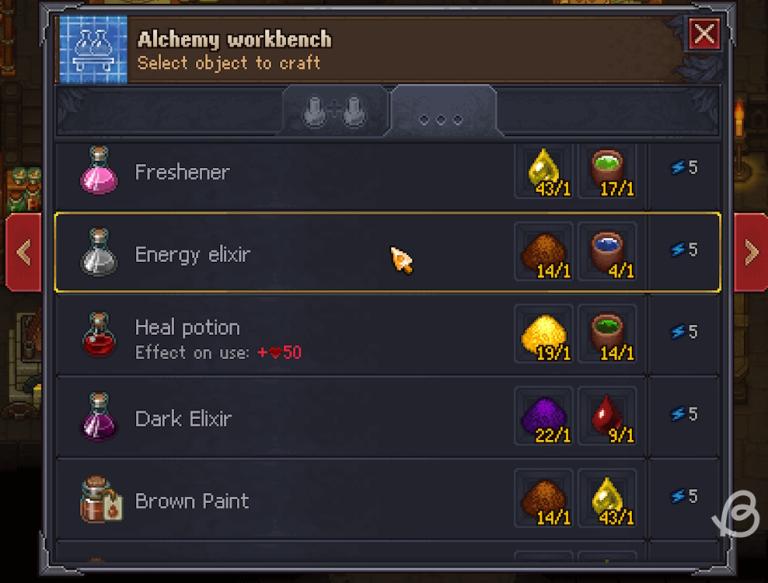Switch to the two-flasks mixing tab

click(336, 112)
